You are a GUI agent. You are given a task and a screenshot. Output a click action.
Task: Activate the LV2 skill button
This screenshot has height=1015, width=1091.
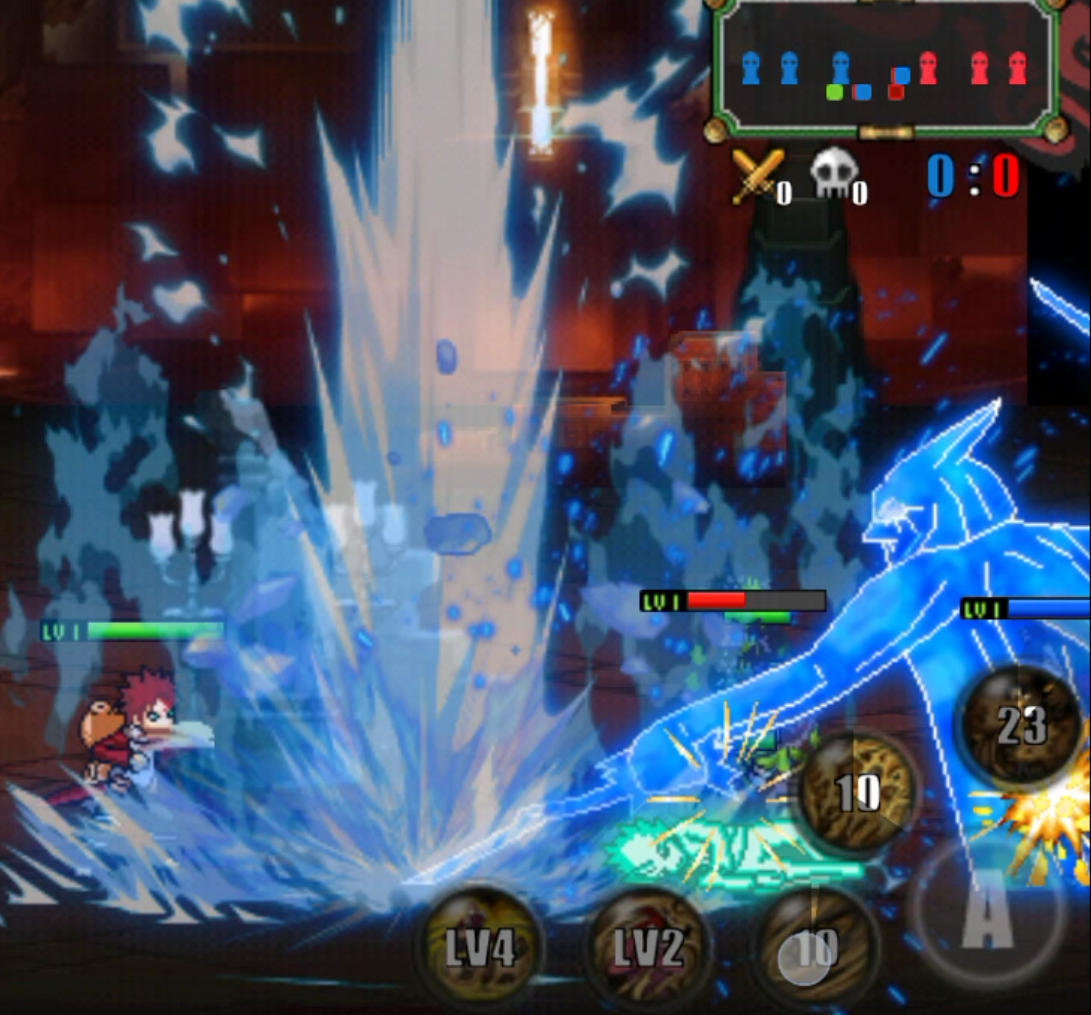(x=648, y=947)
